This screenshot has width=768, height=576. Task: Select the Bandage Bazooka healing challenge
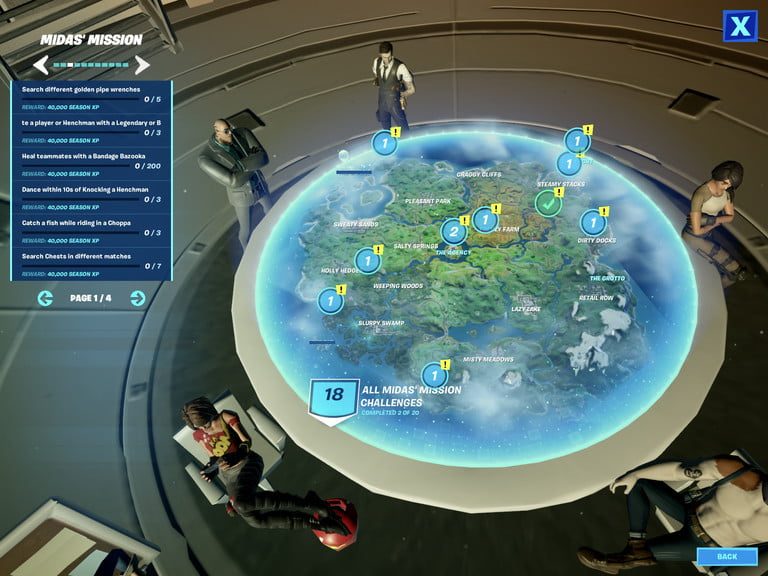point(91,161)
